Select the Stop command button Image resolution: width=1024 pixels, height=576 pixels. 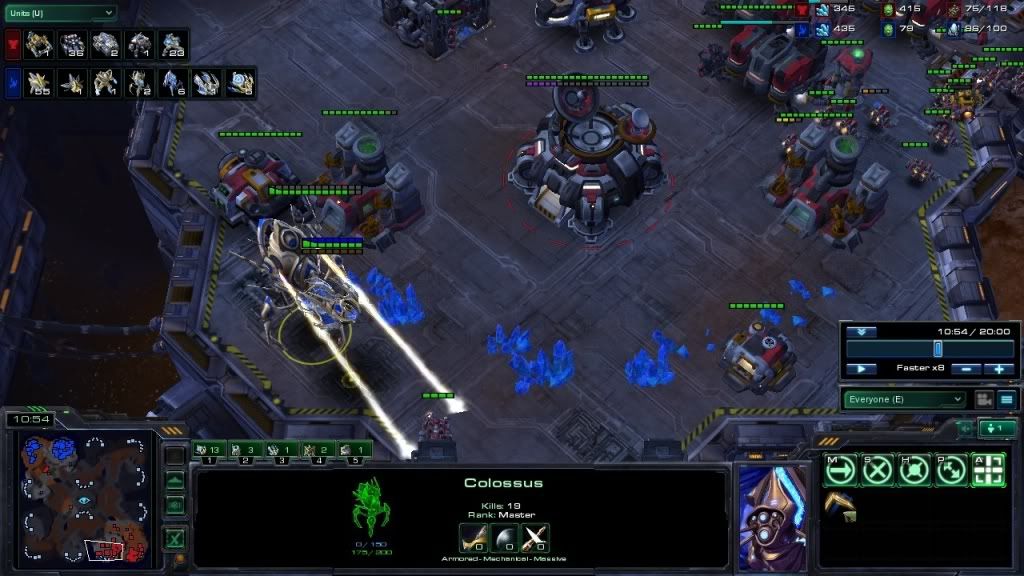pos(876,469)
